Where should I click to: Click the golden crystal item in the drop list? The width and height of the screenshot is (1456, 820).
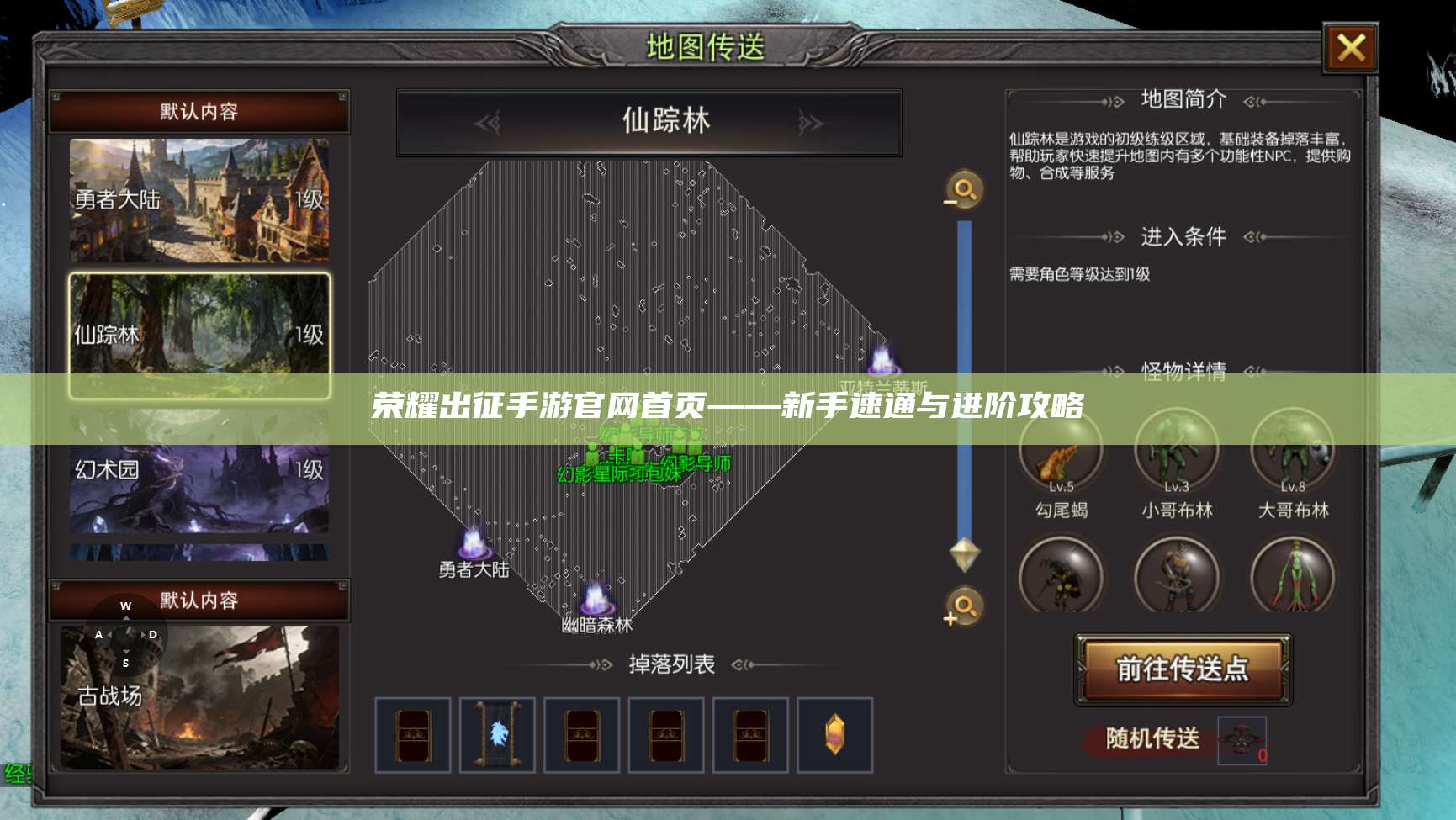click(x=834, y=733)
